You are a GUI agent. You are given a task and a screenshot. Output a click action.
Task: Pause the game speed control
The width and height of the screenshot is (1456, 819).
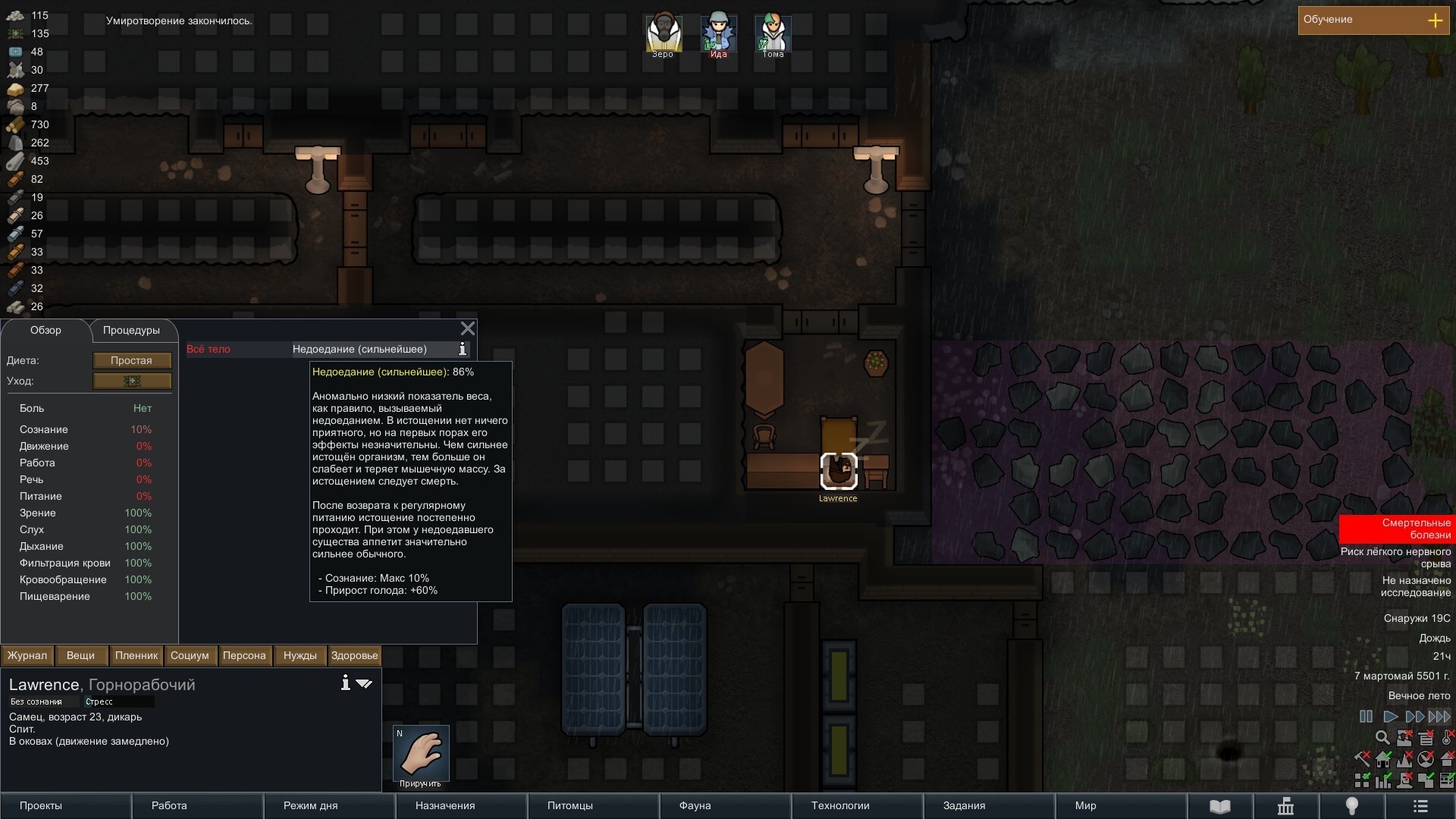pos(1366,717)
